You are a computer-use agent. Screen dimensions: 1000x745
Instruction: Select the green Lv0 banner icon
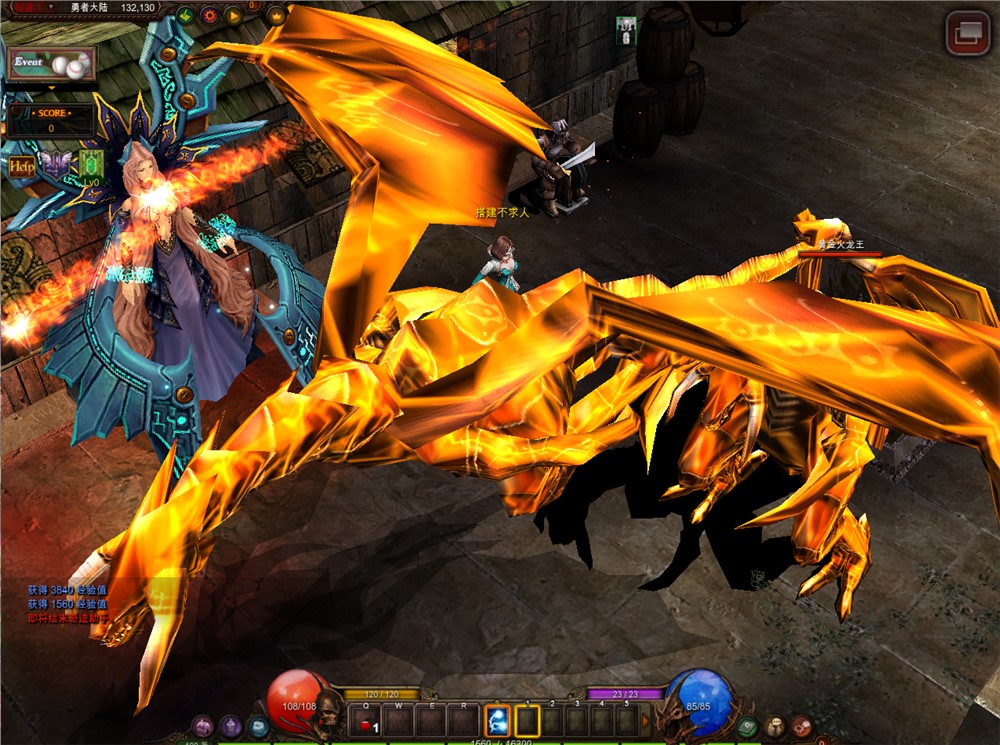91,165
